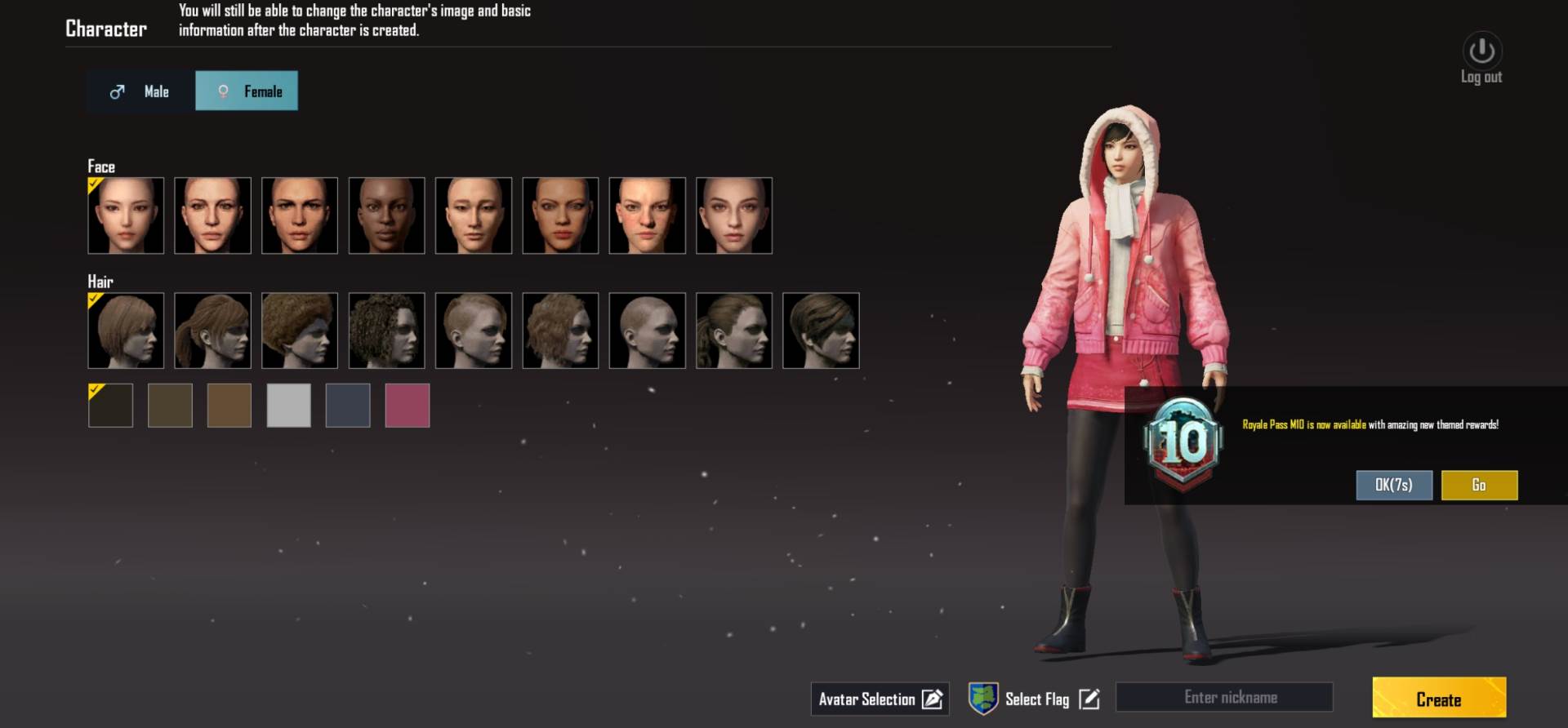Choose the light gray hair color
Viewport: 1568px width, 728px height.
(x=288, y=406)
